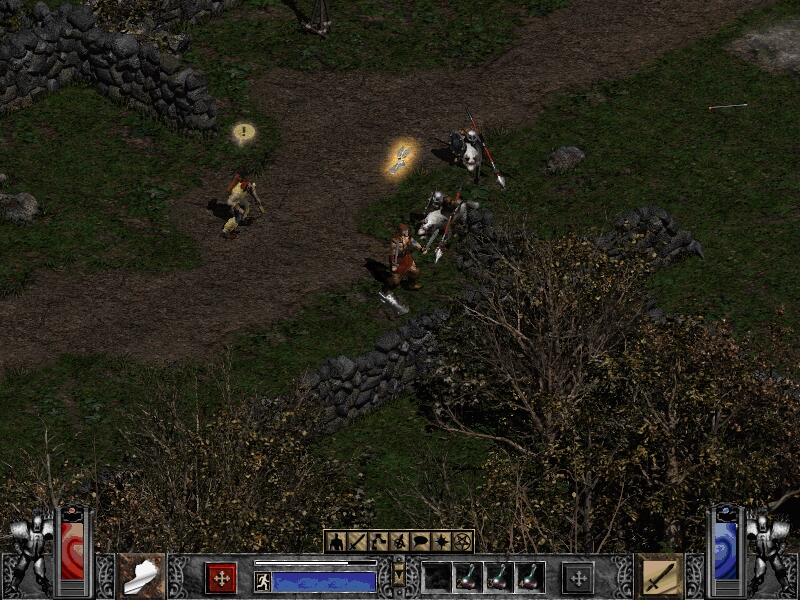
Task: Toggle the run/walk running-man button
Action: (x=263, y=581)
